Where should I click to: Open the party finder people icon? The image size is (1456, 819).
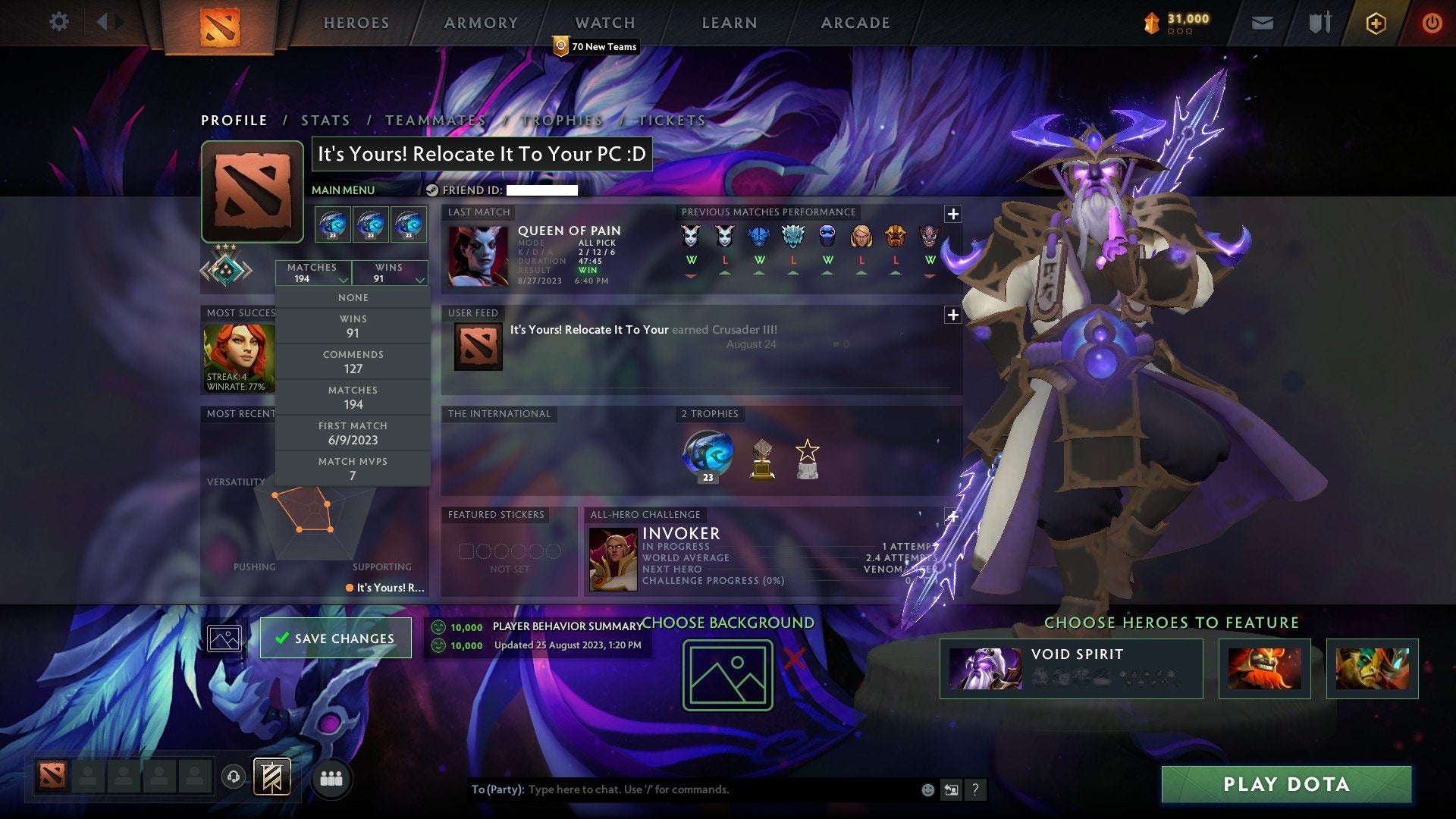pos(331,778)
